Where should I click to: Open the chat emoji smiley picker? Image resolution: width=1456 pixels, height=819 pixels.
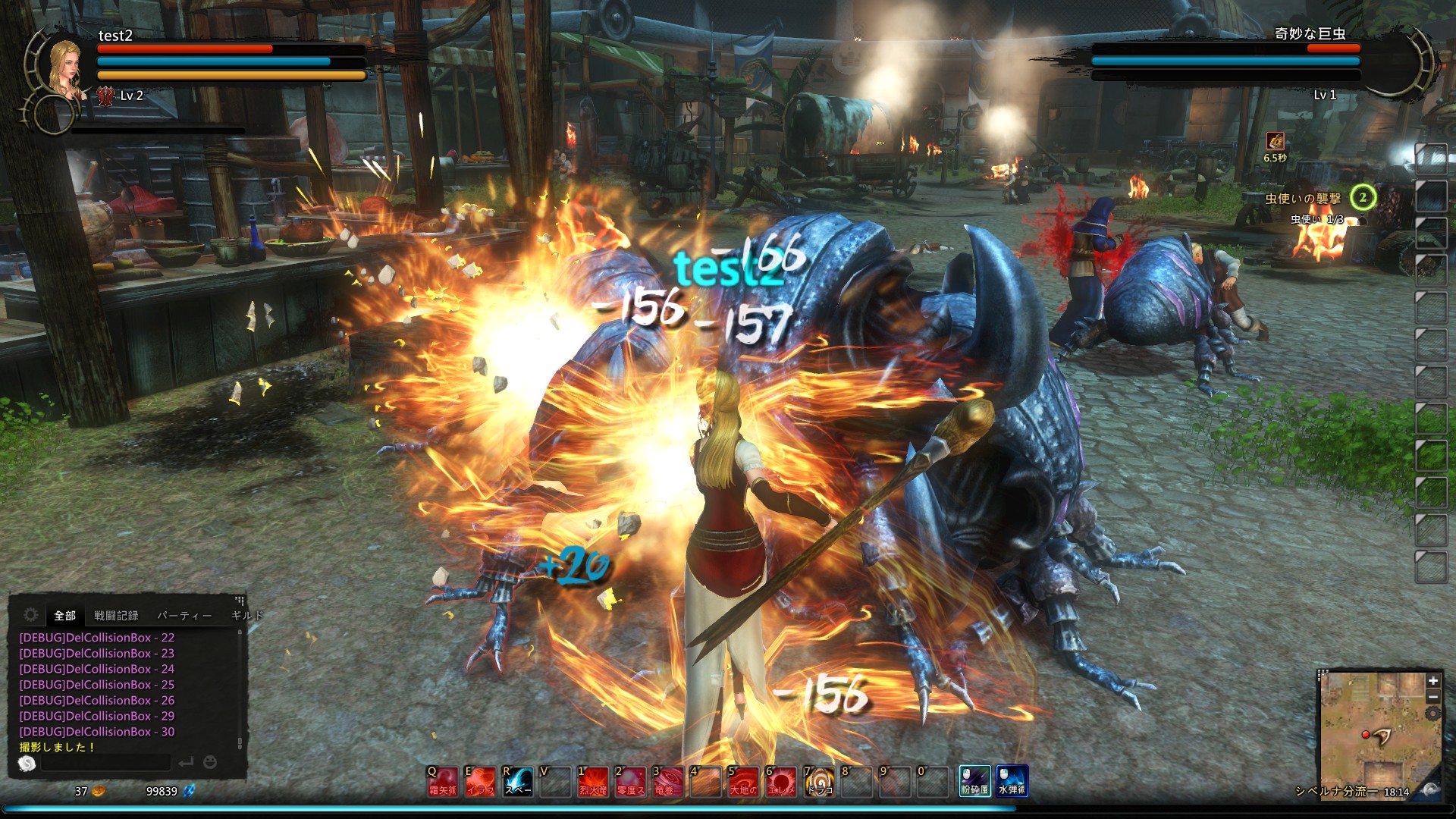pos(210,762)
